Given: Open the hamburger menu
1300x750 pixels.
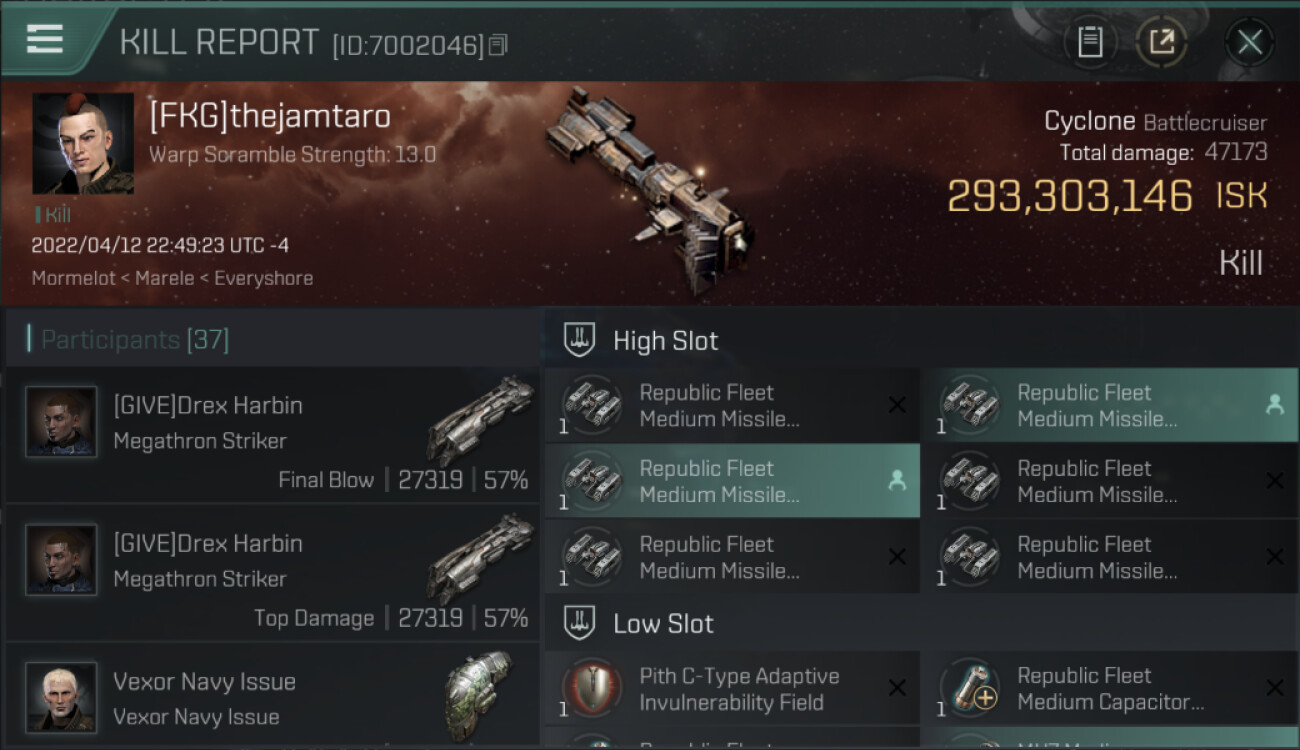Looking at the screenshot, I should coord(45,39).
